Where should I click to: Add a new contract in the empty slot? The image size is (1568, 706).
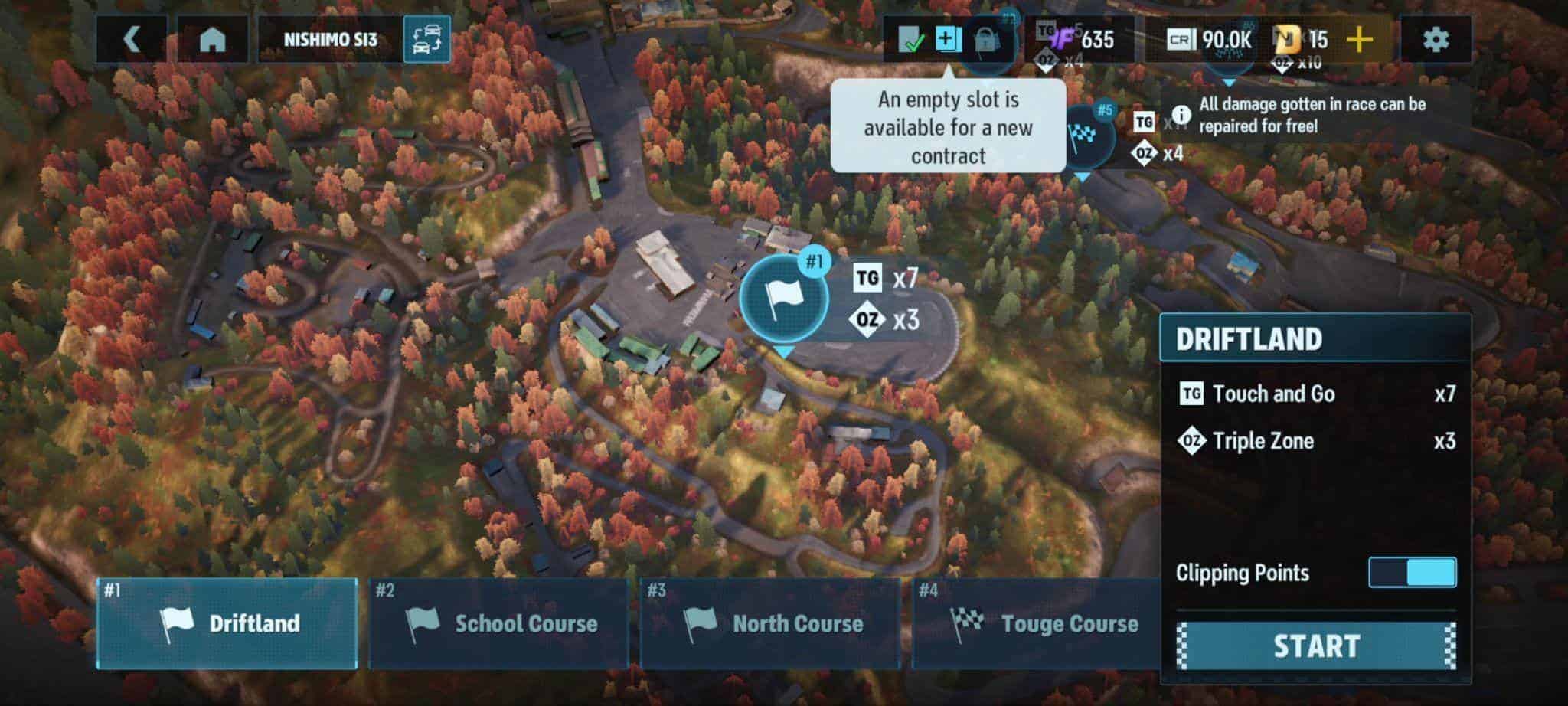(948, 40)
